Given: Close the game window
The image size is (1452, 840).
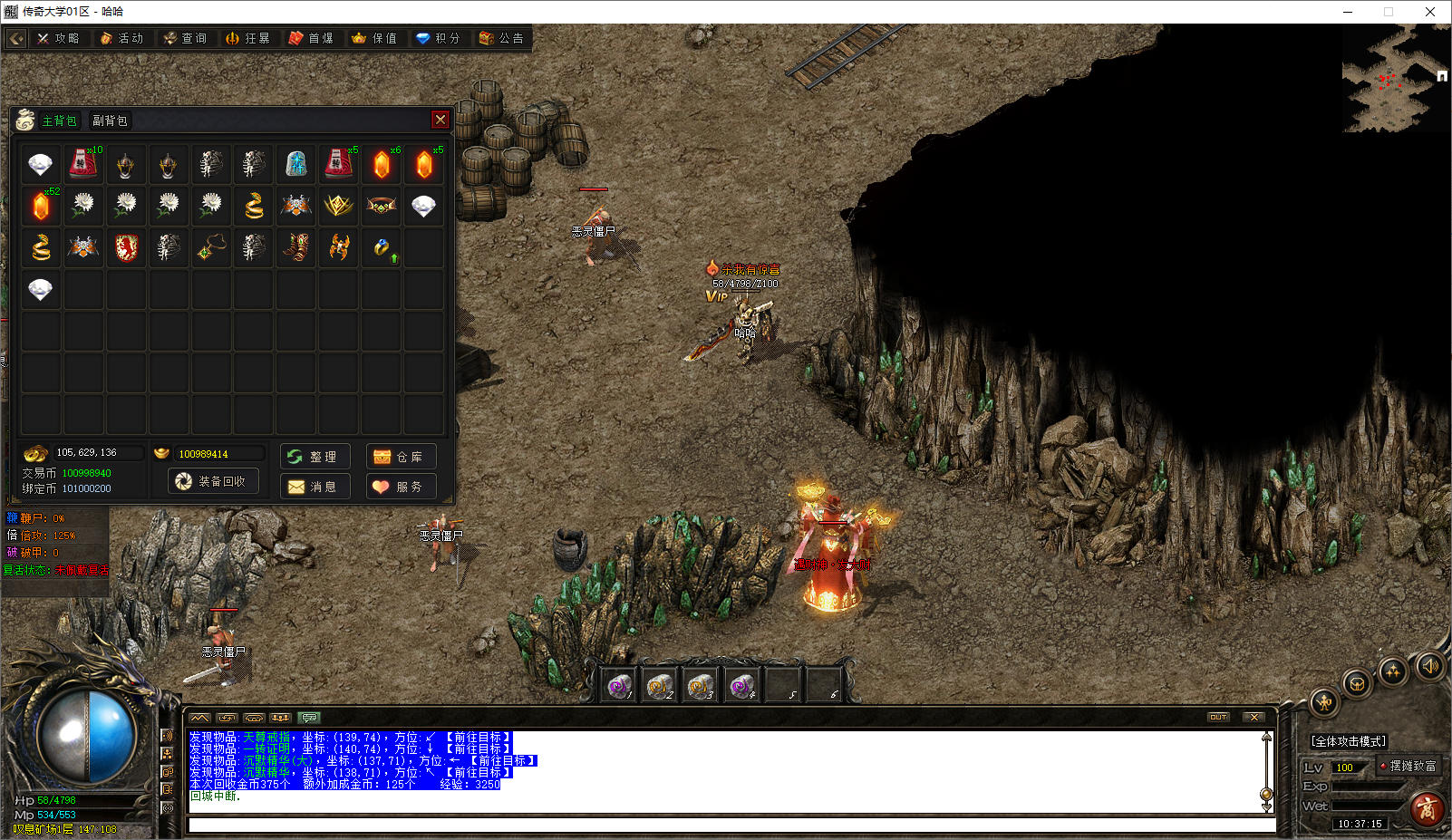Looking at the screenshot, I should (1430, 12).
